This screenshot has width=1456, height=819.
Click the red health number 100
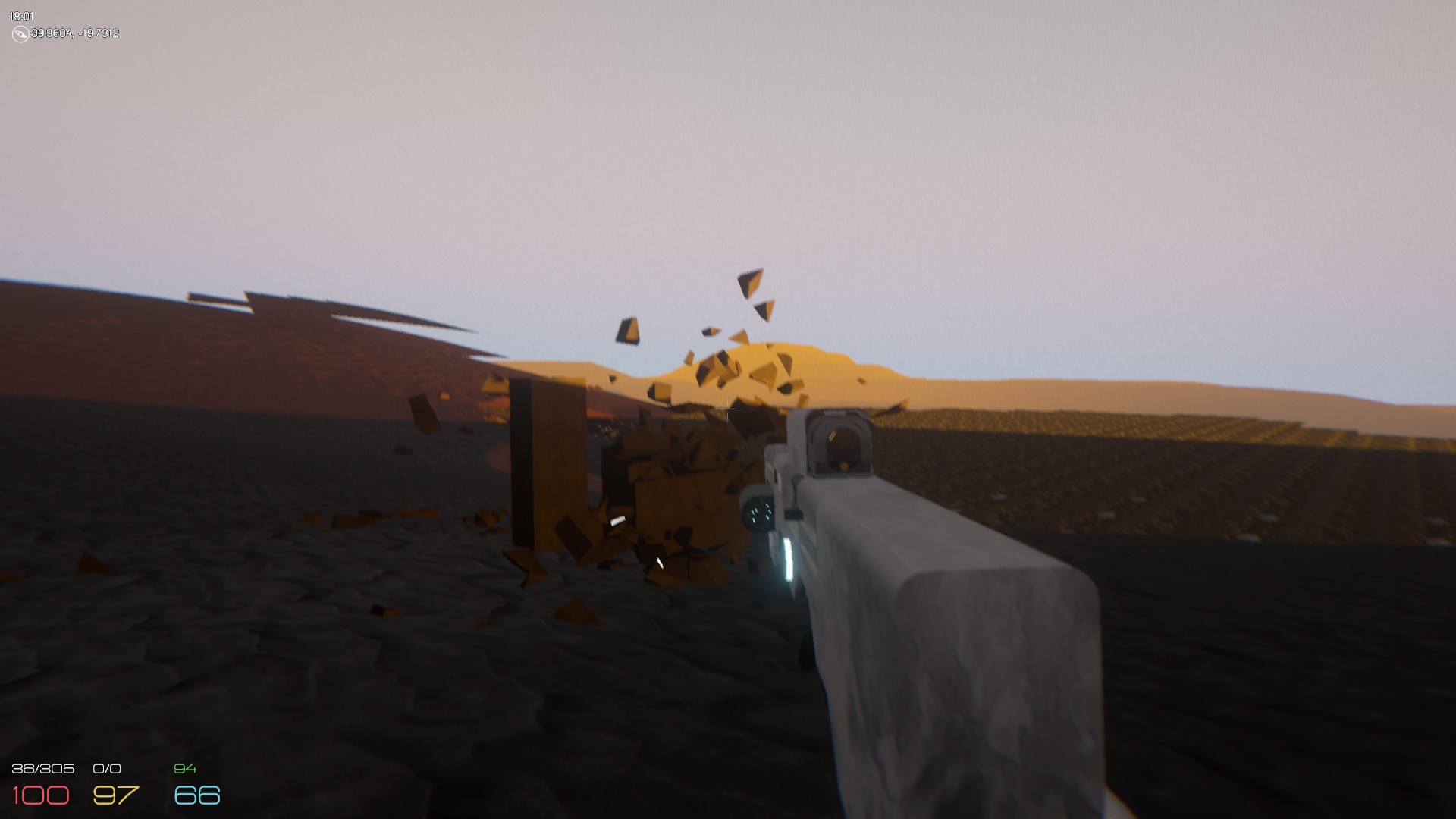click(41, 795)
